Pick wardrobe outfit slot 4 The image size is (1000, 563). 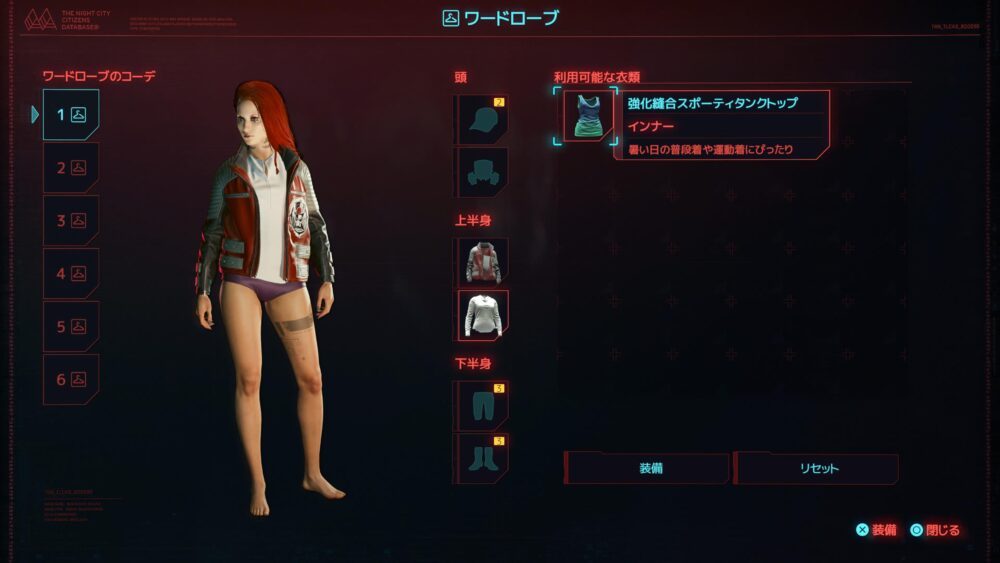pos(71,274)
